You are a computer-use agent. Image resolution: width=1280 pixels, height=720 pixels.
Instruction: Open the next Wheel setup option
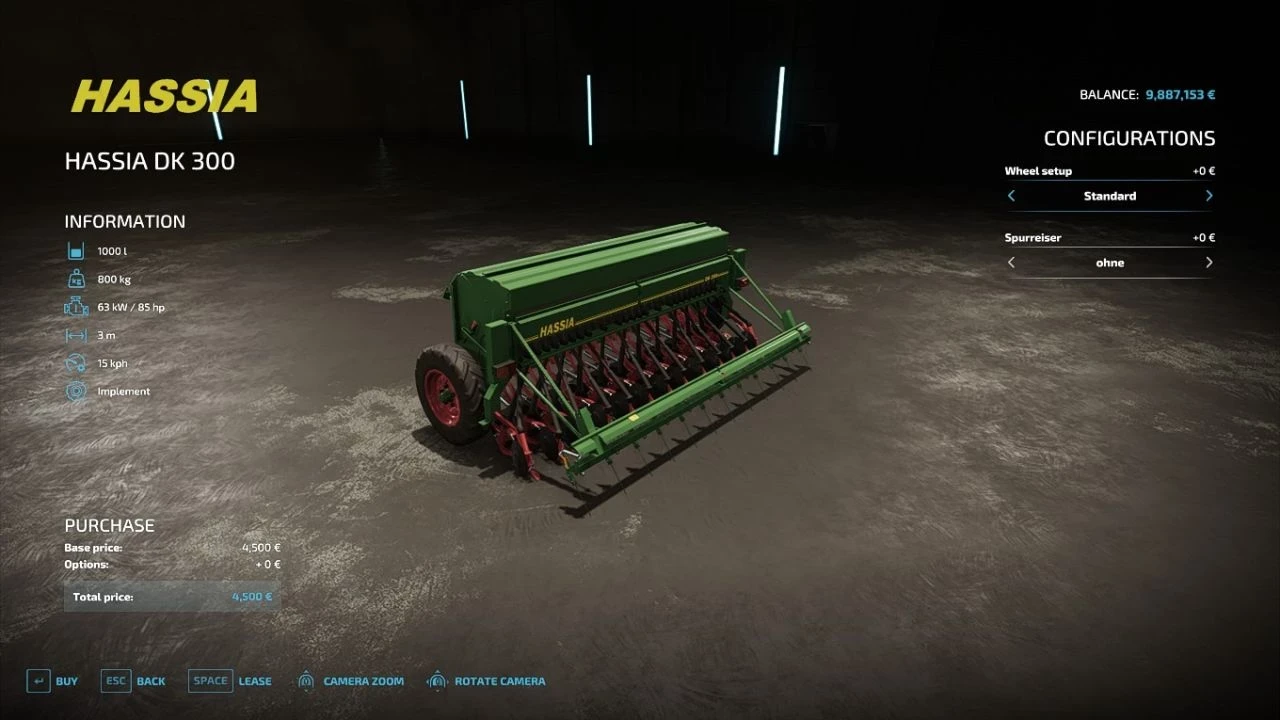click(1209, 196)
